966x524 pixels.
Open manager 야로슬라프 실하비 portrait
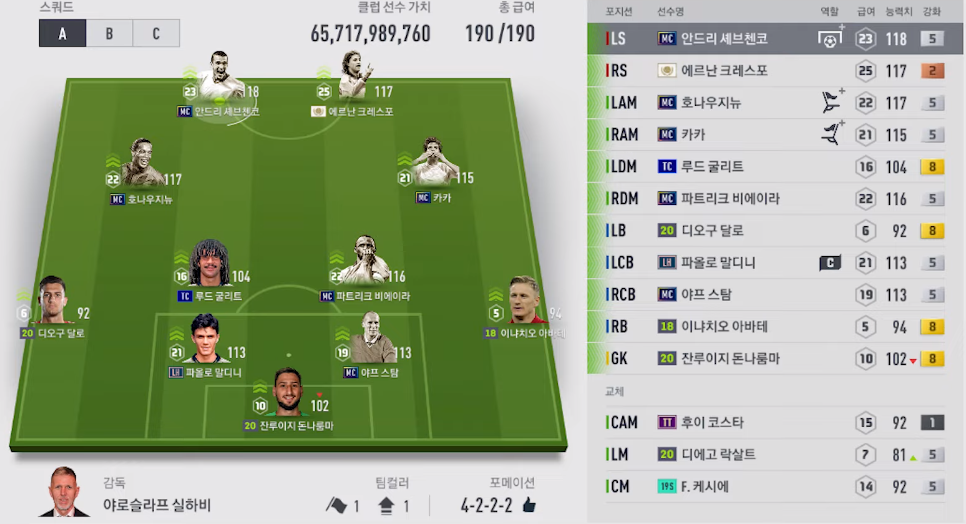click(x=63, y=492)
